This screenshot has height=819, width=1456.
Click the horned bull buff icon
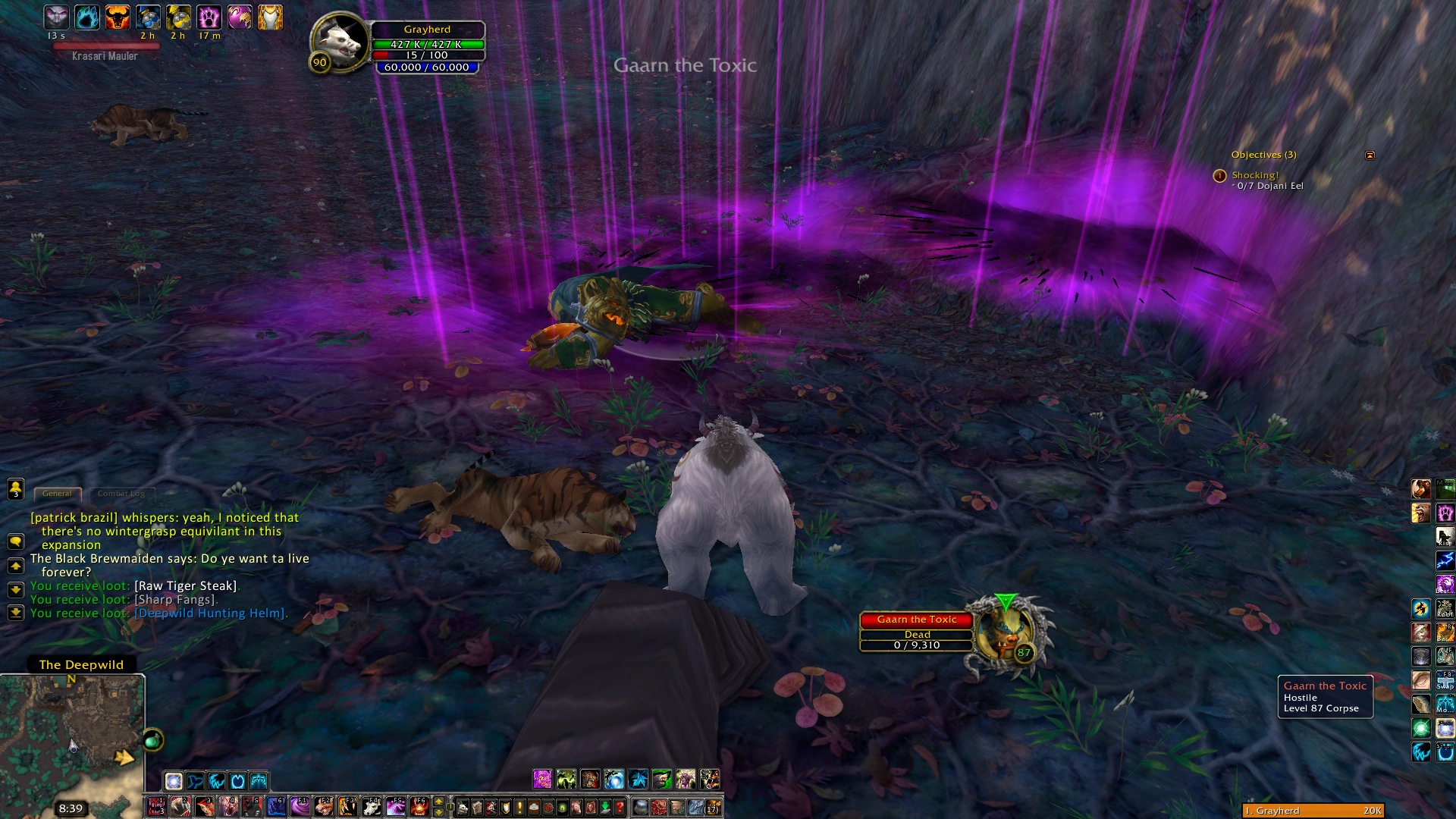tap(118, 17)
